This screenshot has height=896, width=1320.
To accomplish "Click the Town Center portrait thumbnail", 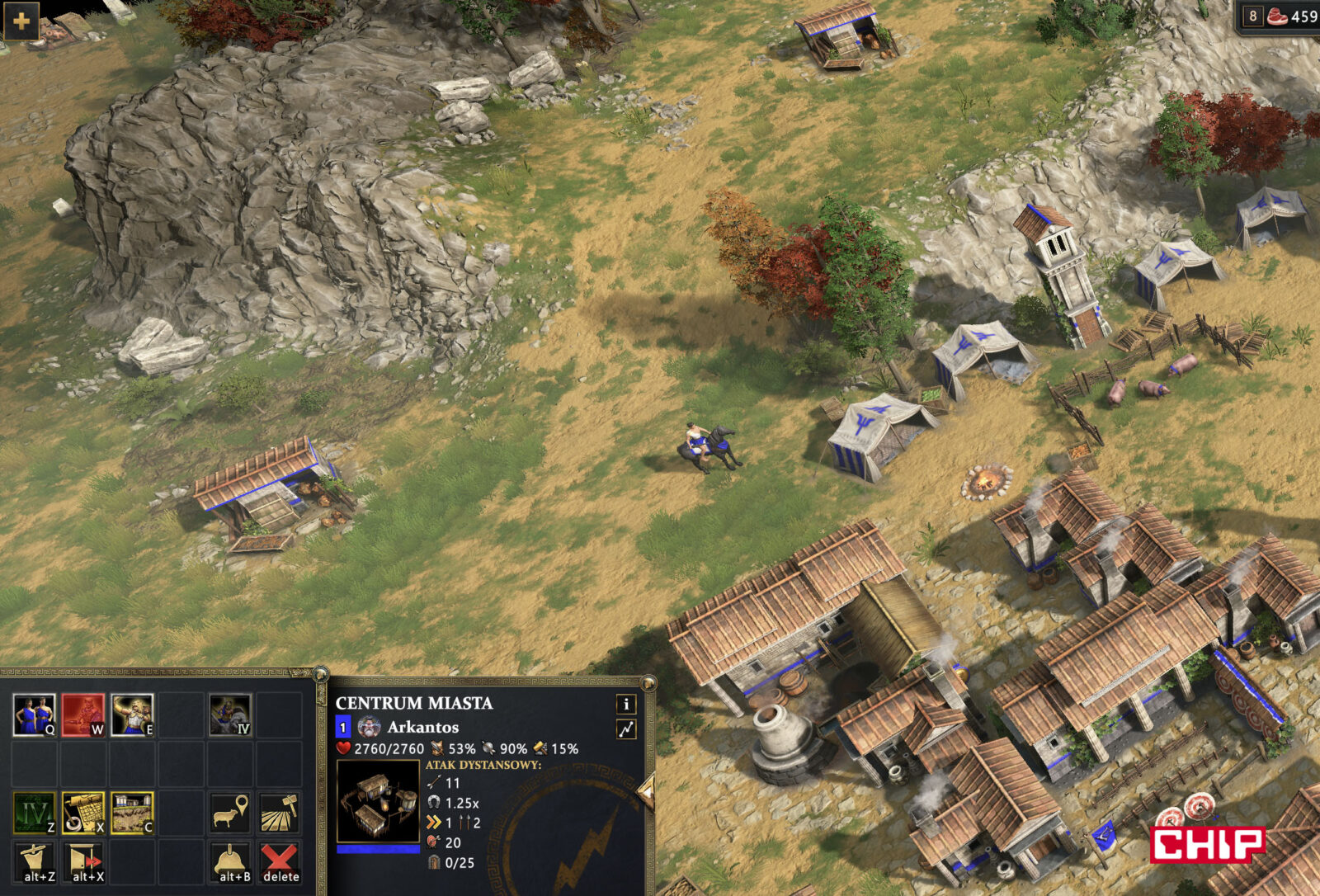I will pos(378,800).
